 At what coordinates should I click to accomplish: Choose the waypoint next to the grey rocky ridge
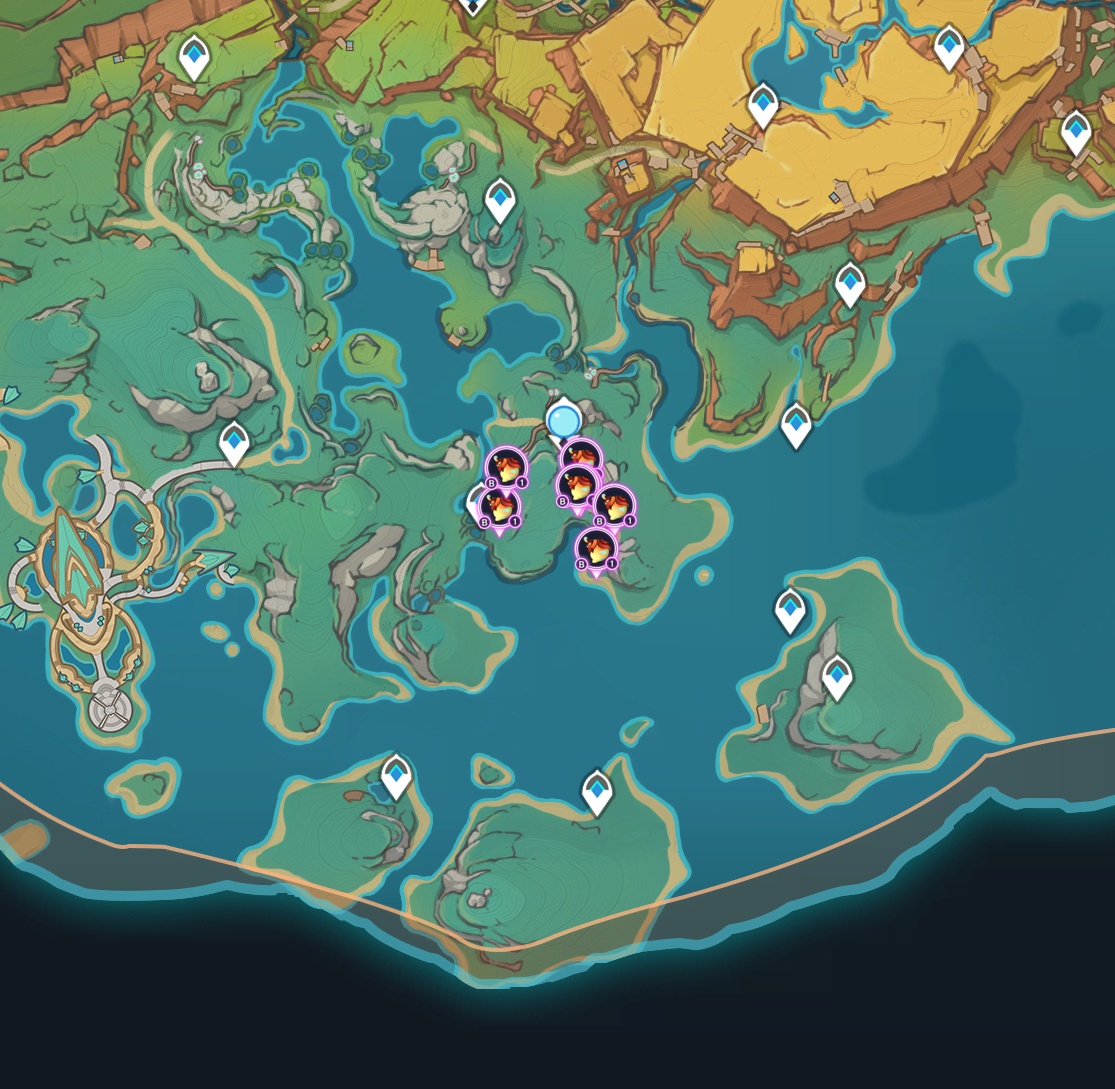point(500,199)
